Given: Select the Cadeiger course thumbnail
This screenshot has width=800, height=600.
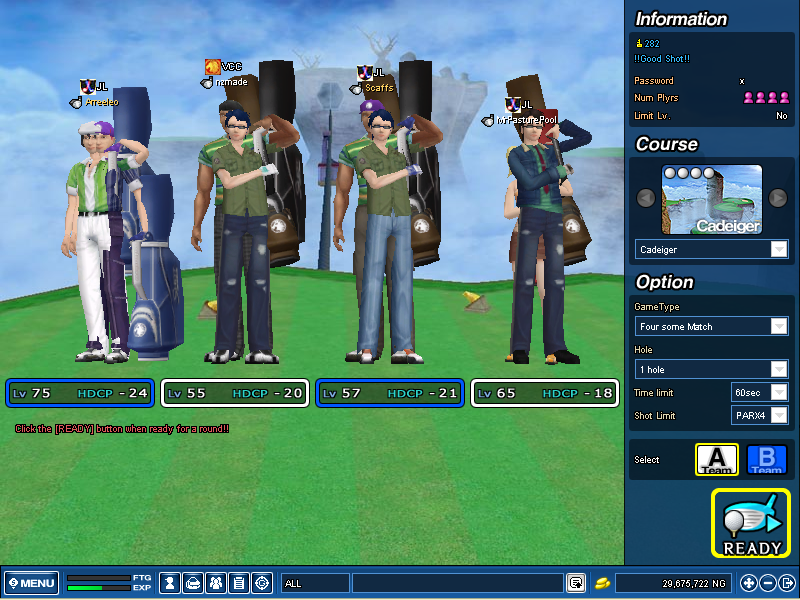Looking at the screenshot, I should tap(712, 199).
